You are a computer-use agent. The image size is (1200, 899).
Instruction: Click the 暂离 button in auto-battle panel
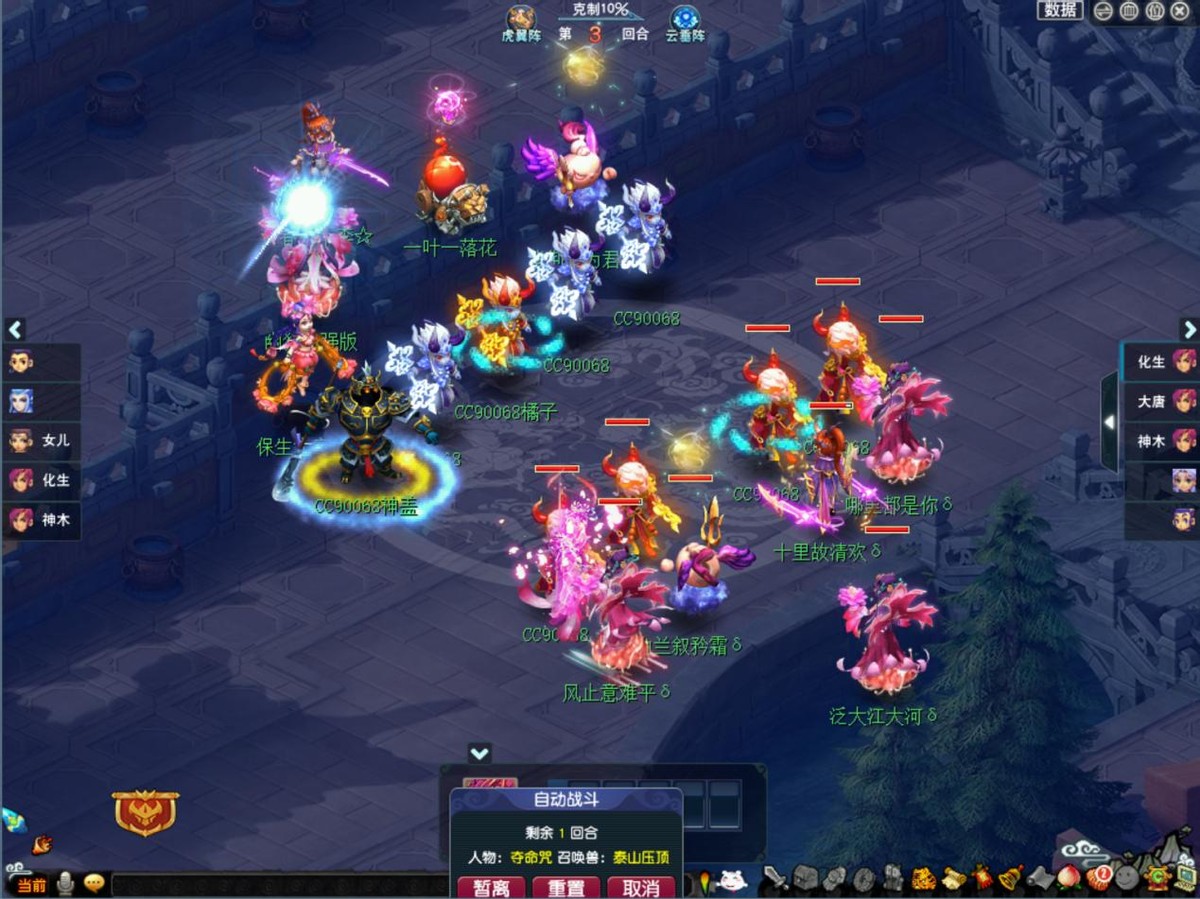491,887
